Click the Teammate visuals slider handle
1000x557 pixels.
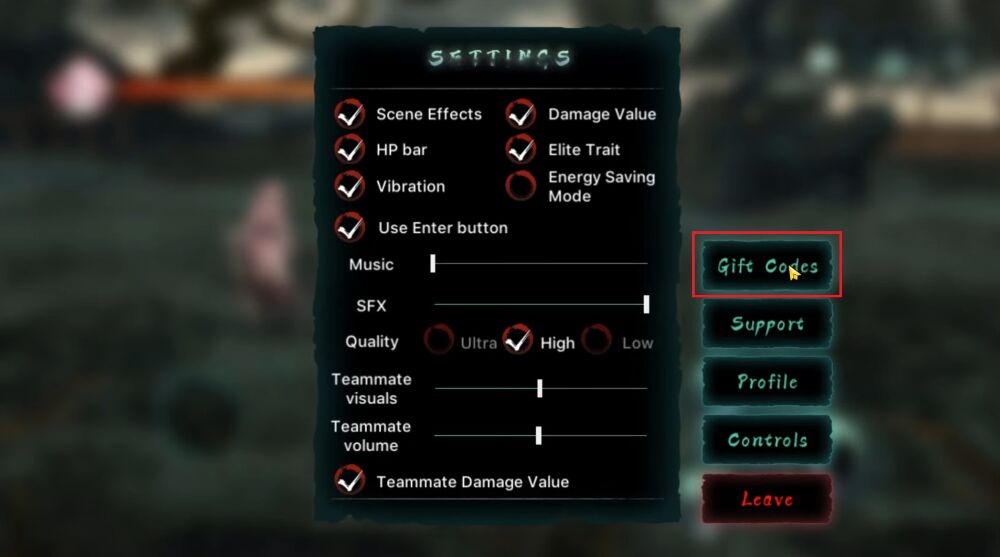[540, 388]
